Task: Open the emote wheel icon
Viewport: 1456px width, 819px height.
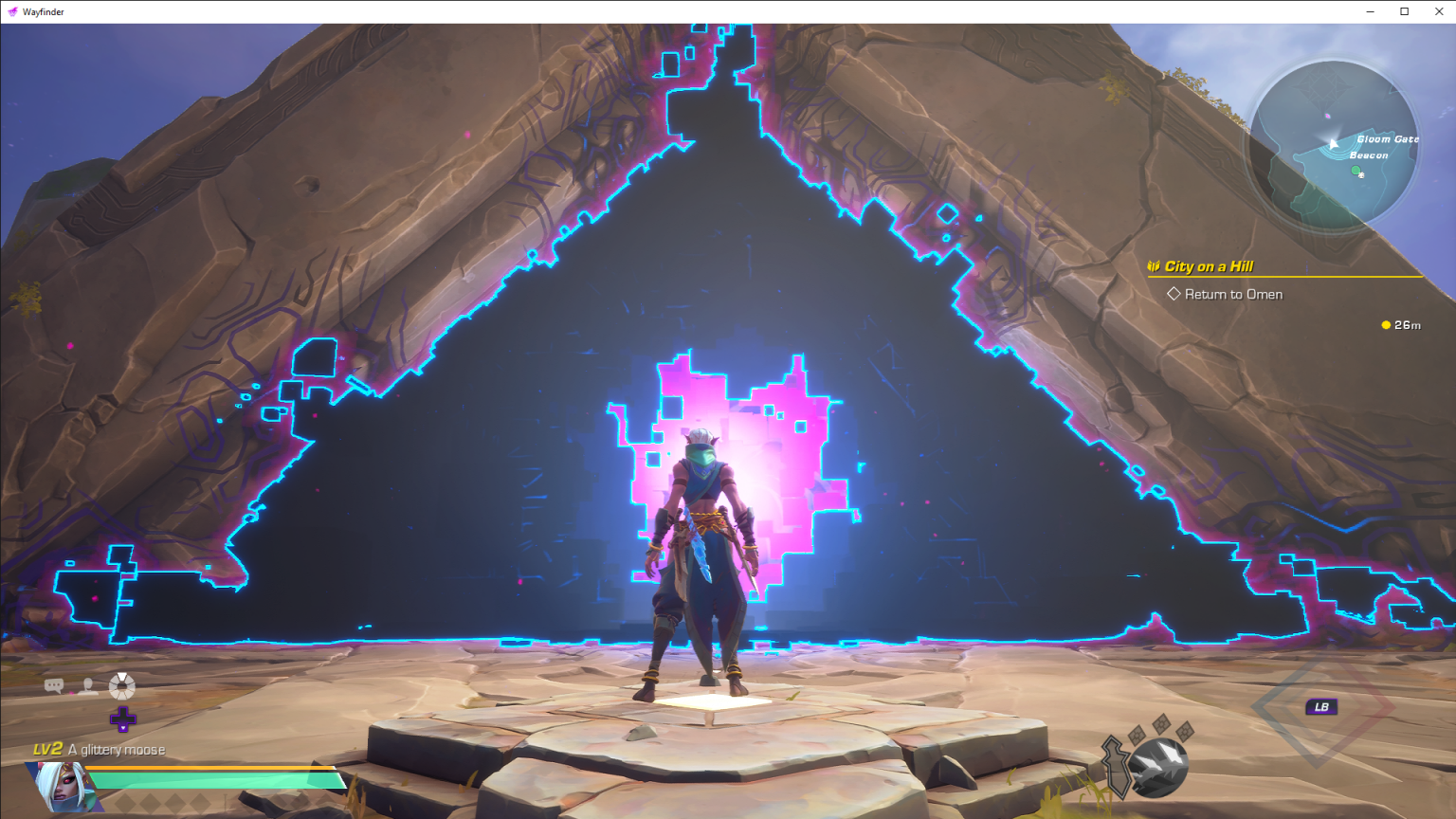Action: 119,685
